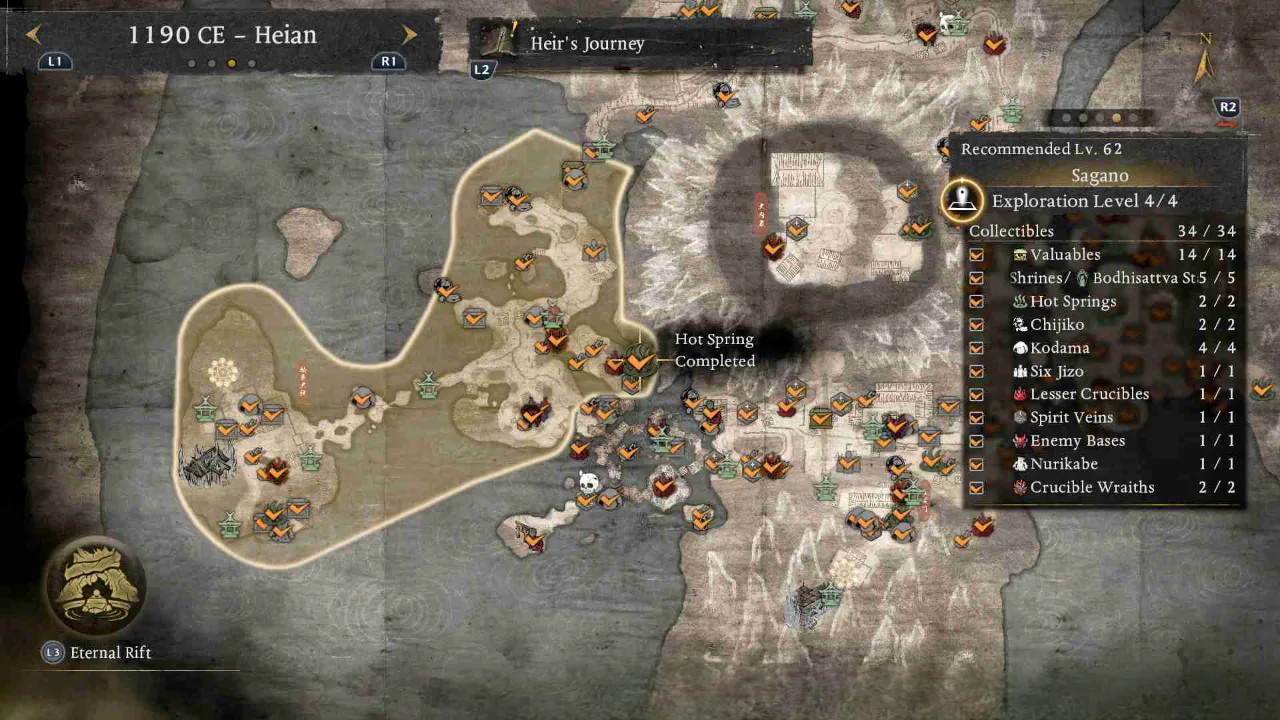Toggle the Kodama filter checkbox

pyautogui.click(x=976, y=348)
